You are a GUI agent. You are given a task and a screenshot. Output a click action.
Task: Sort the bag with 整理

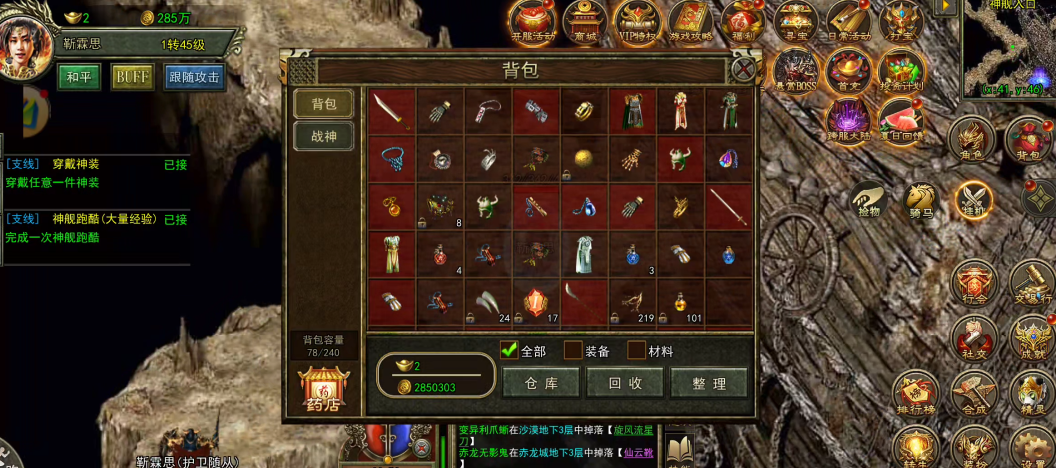(x=708, y=382)
